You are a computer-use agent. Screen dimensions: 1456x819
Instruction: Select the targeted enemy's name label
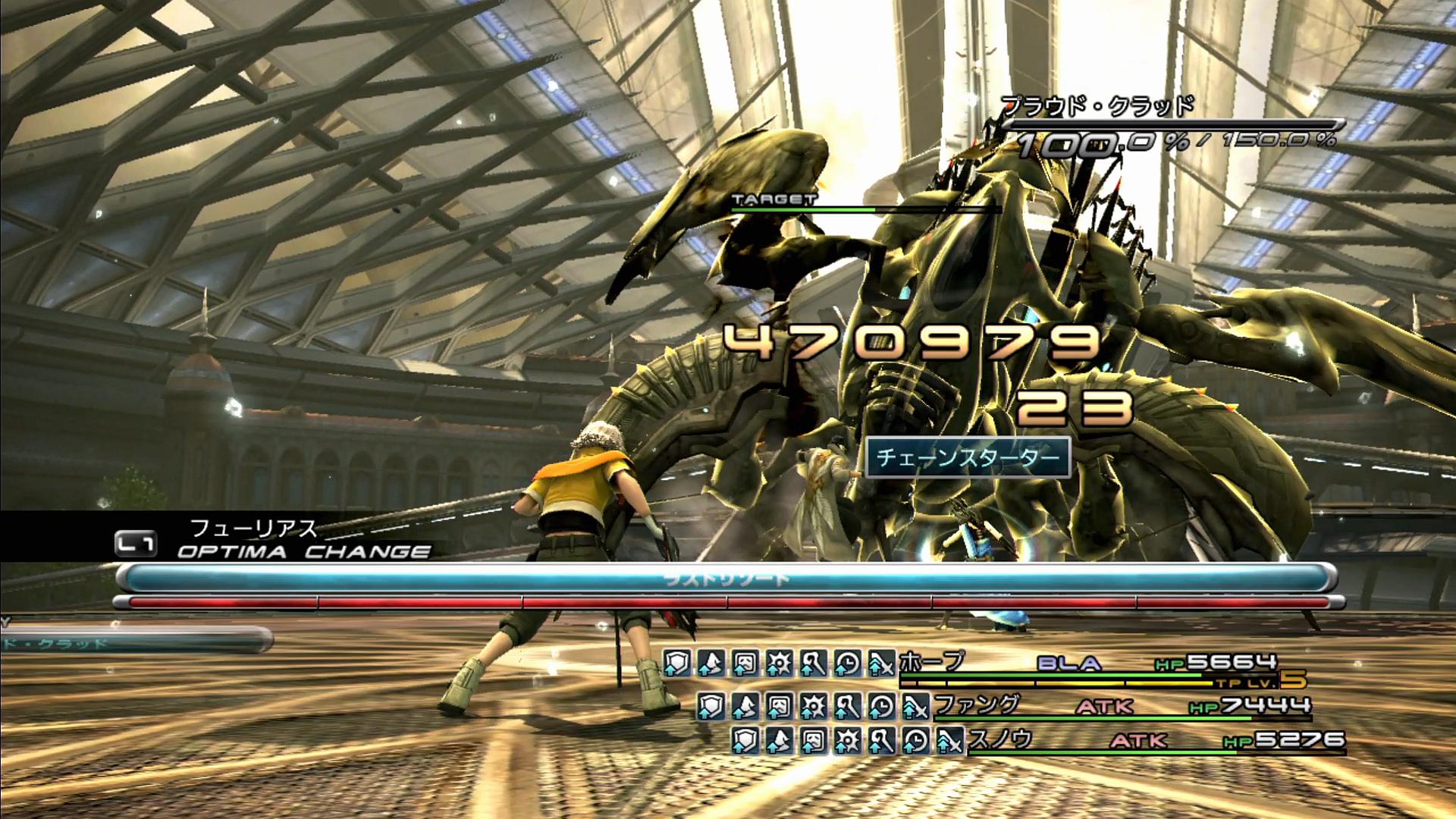1097,107
